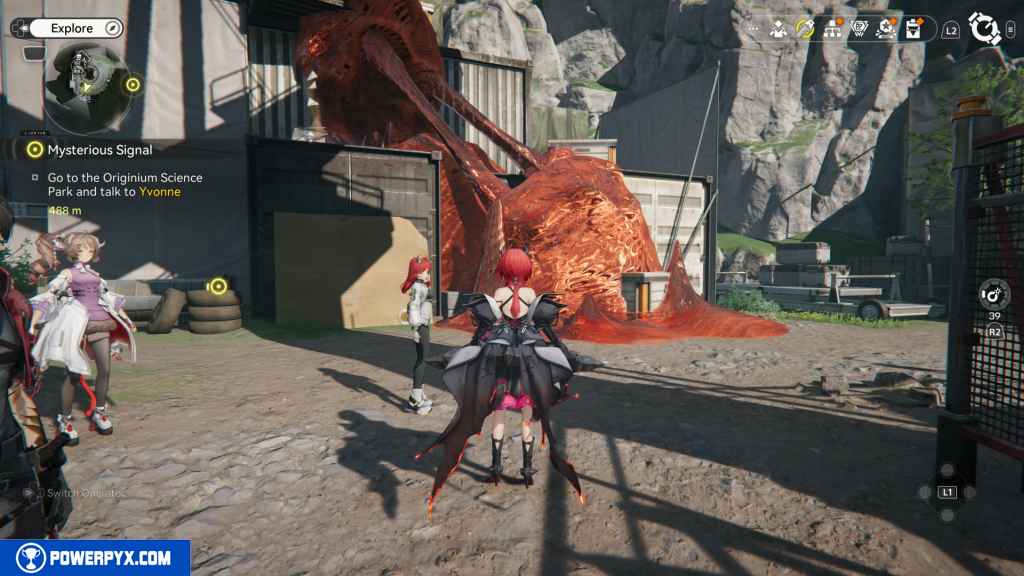Open the three-dots more menu
Screen dimensions: 1024x576
click(x=752, y=30)
